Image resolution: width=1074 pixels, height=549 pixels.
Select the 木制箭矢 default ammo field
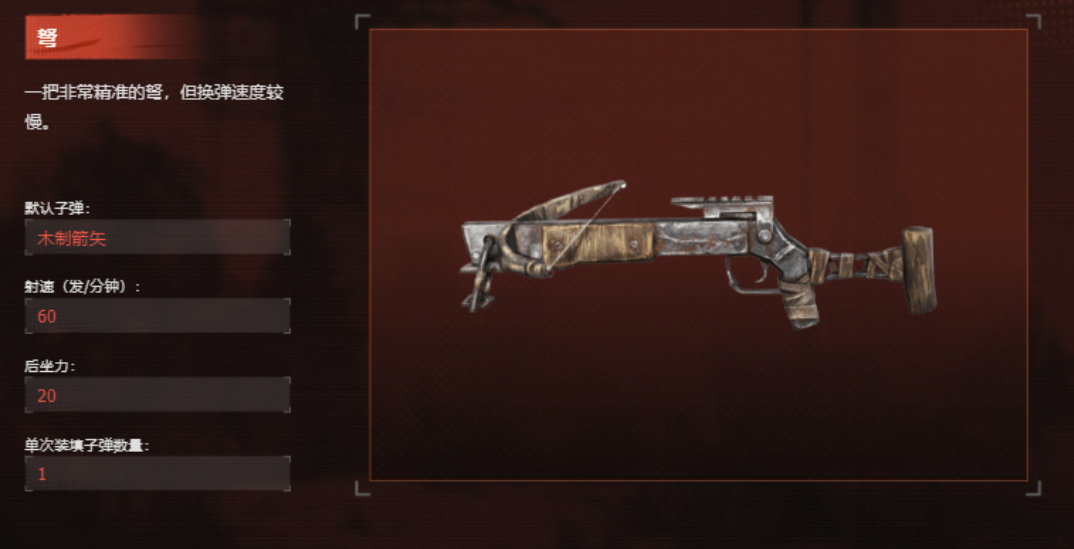pos(157,238)
